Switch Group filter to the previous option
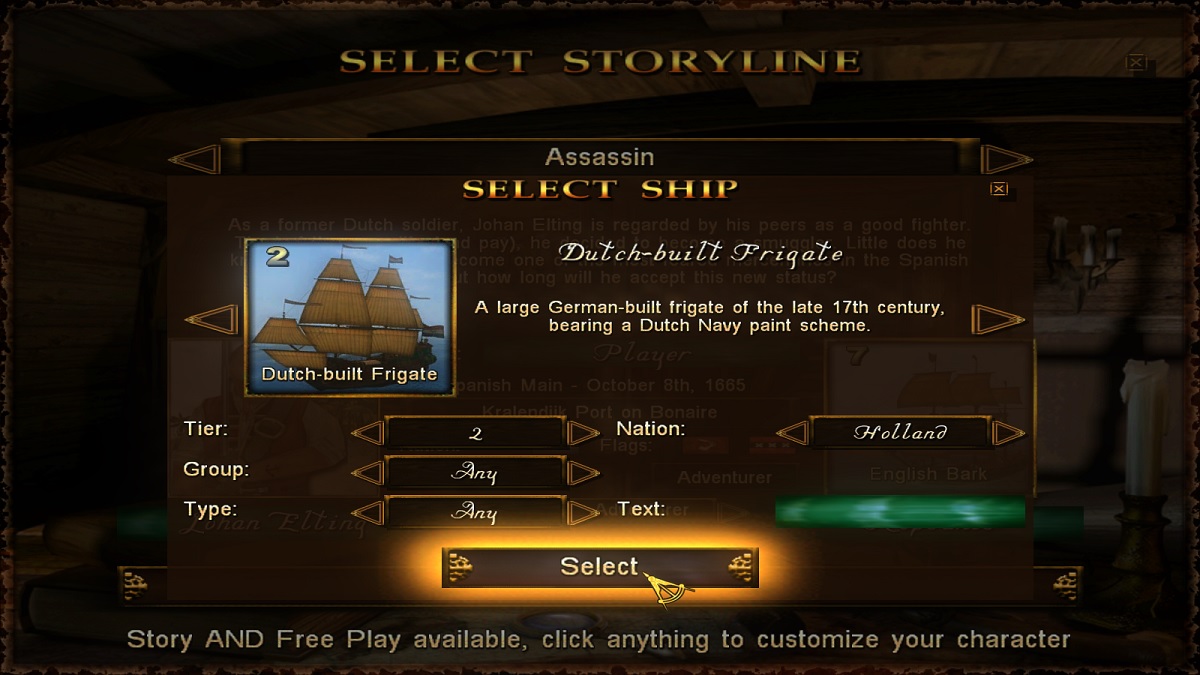This screenshot has height=675, width=1200. point(368,473)
